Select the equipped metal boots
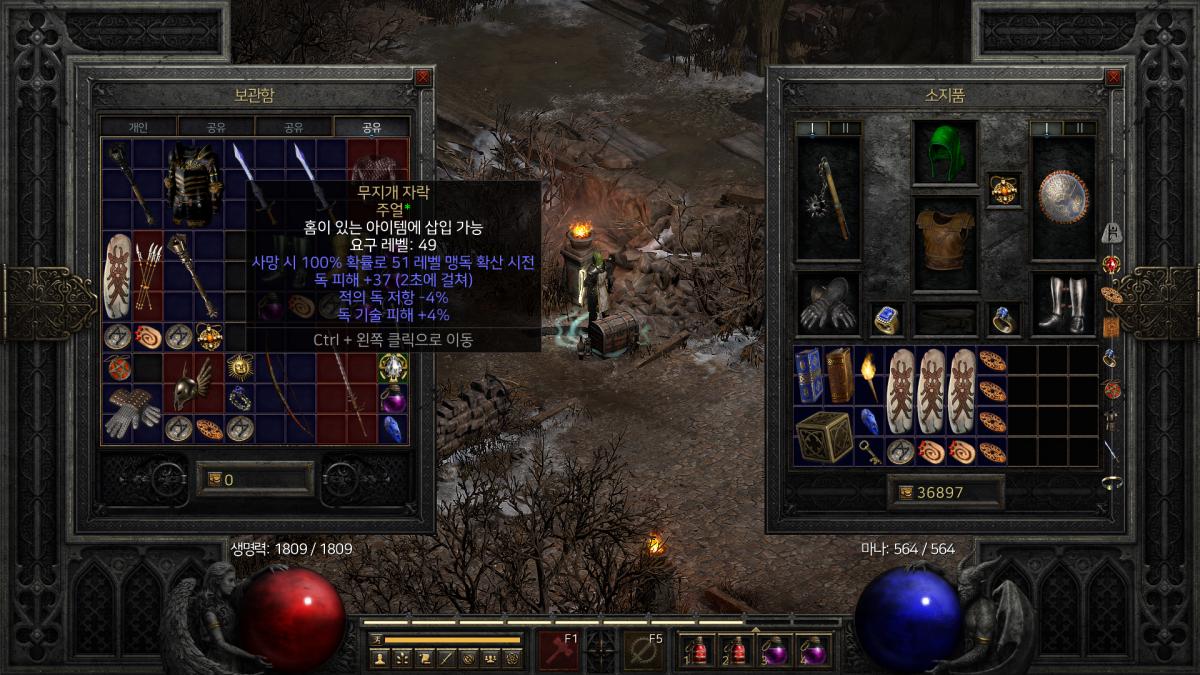The width and height of the screenshot is (1200, 675). pyautogui.click(x=1062, y=304)
